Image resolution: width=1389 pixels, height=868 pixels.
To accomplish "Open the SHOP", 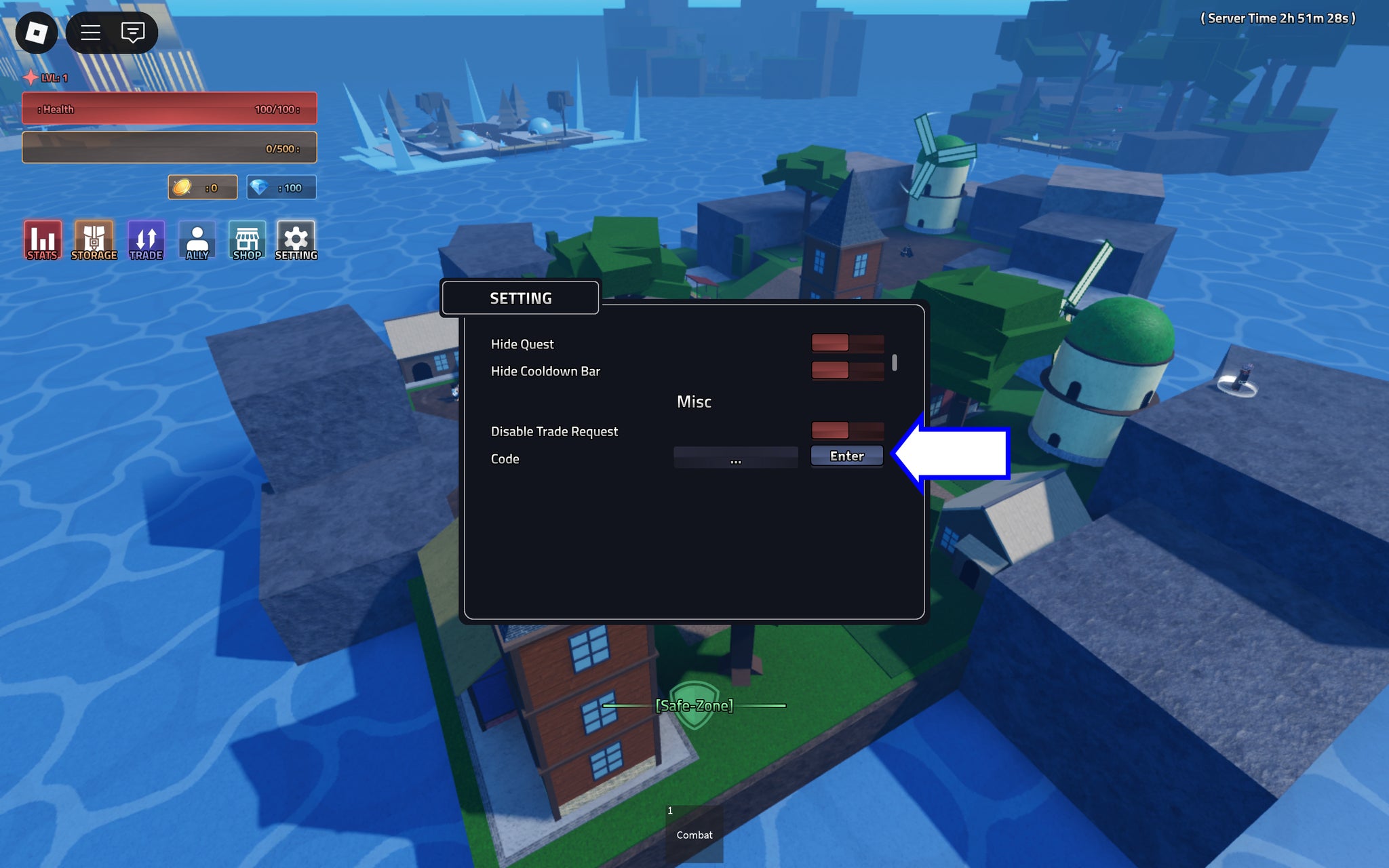I will (x=246, y=239).
